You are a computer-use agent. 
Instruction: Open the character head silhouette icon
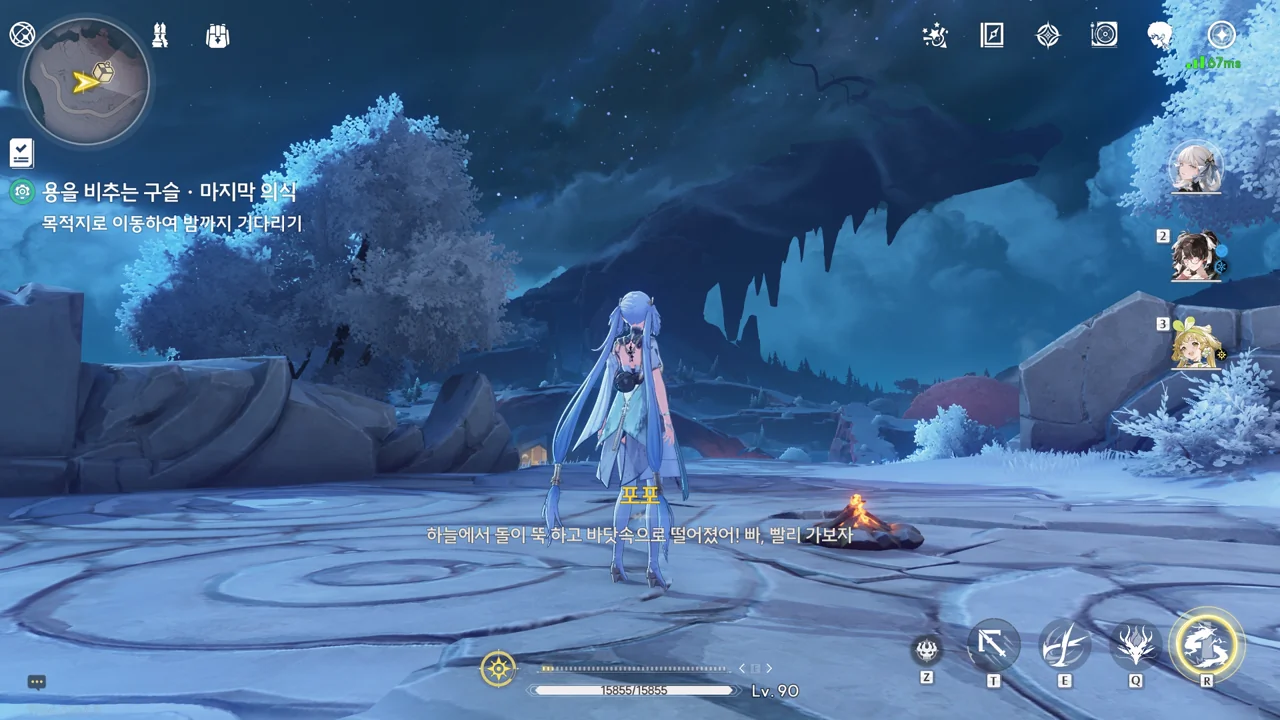point(1160,36)
